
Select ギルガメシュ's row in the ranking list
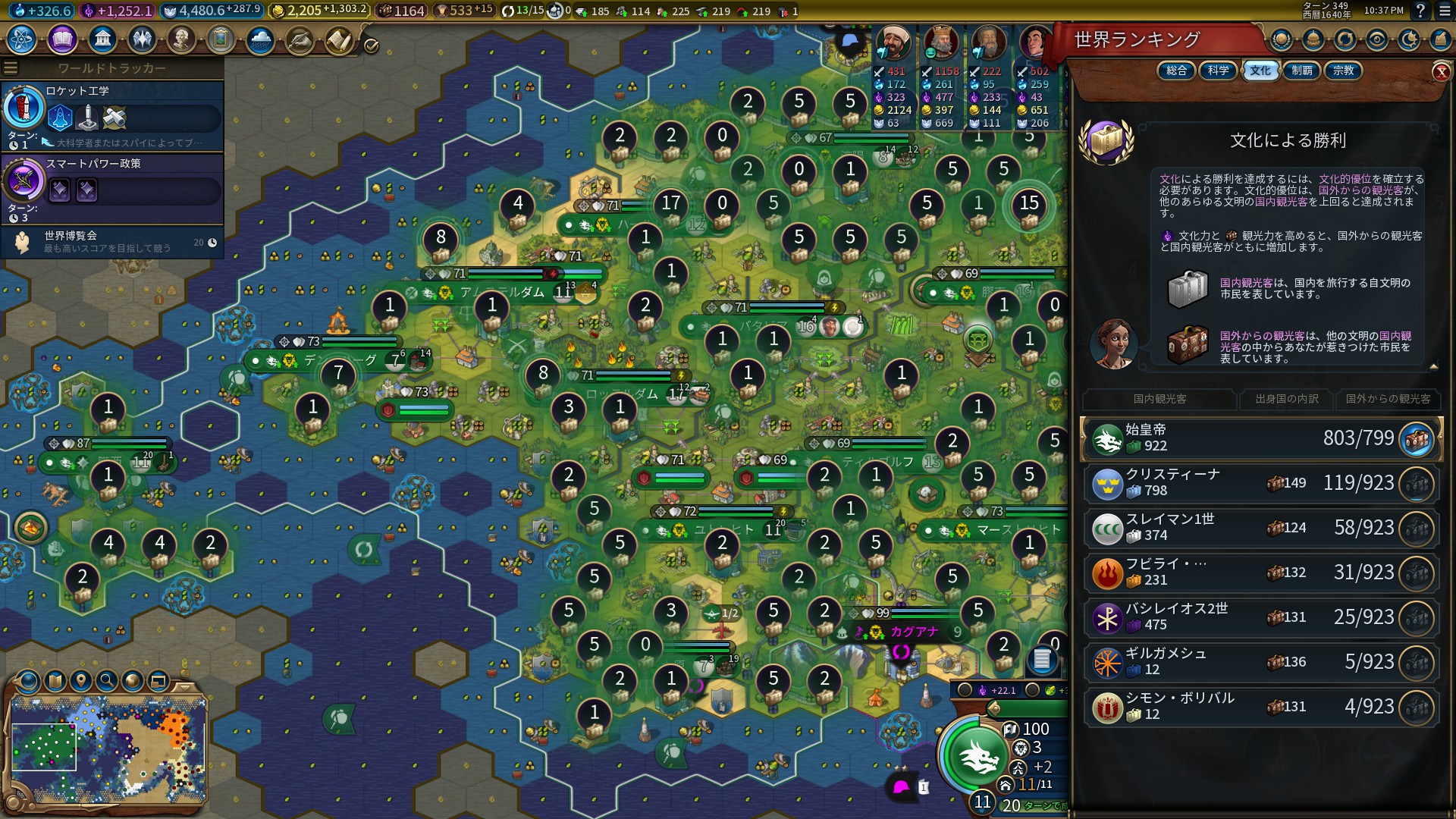tap(1260, 662)
